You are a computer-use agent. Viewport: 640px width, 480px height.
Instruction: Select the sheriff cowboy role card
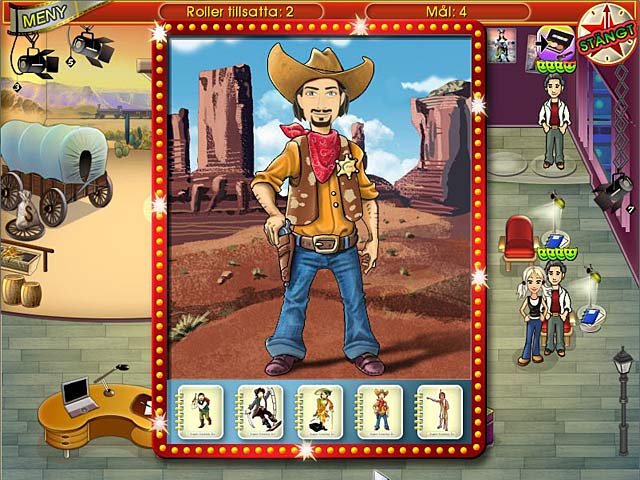pyautogui.click(x=380, y=409)
